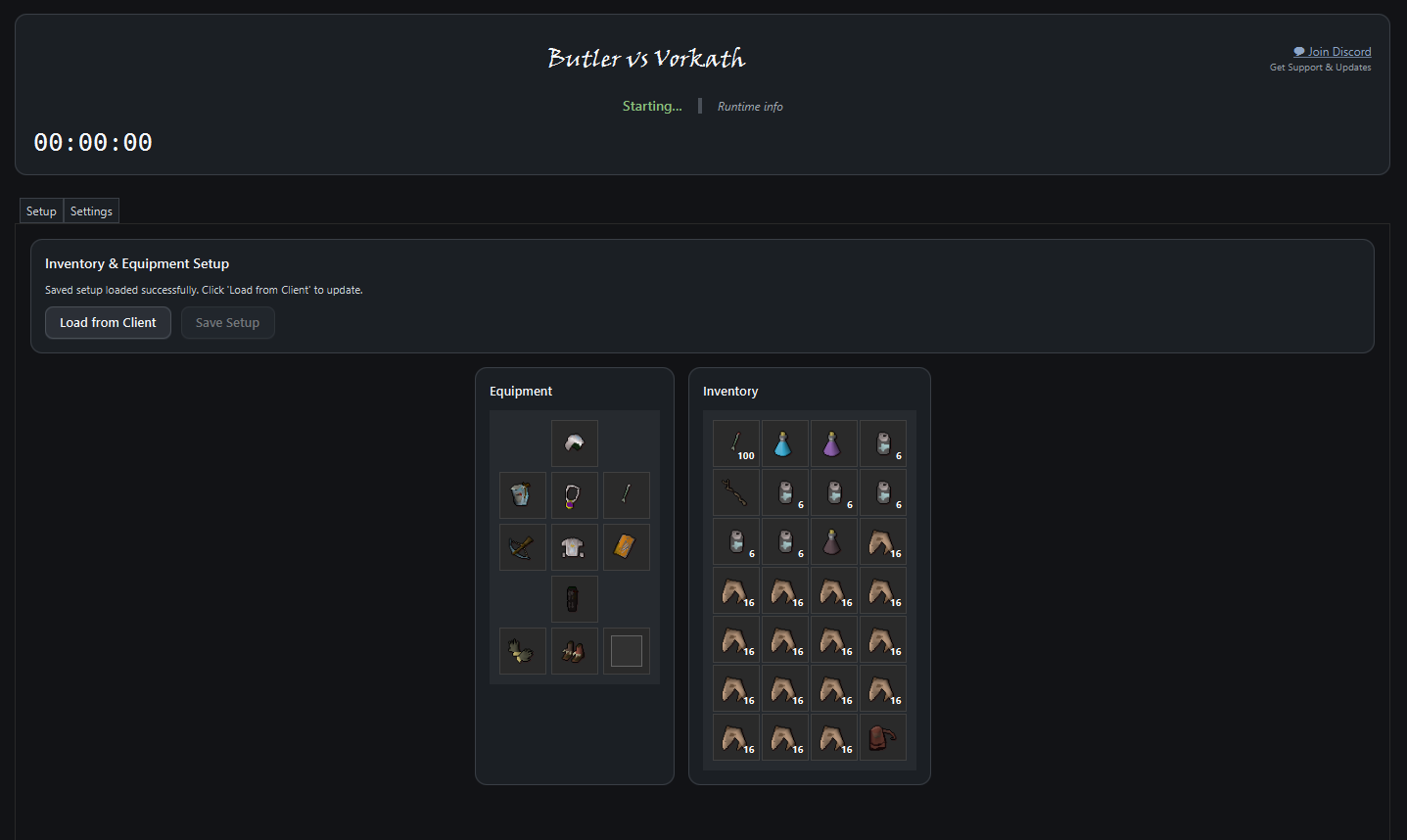The image size is (1407, 840).
Task: Click the pouch in the last inventory slot
Action: (883, 737)
